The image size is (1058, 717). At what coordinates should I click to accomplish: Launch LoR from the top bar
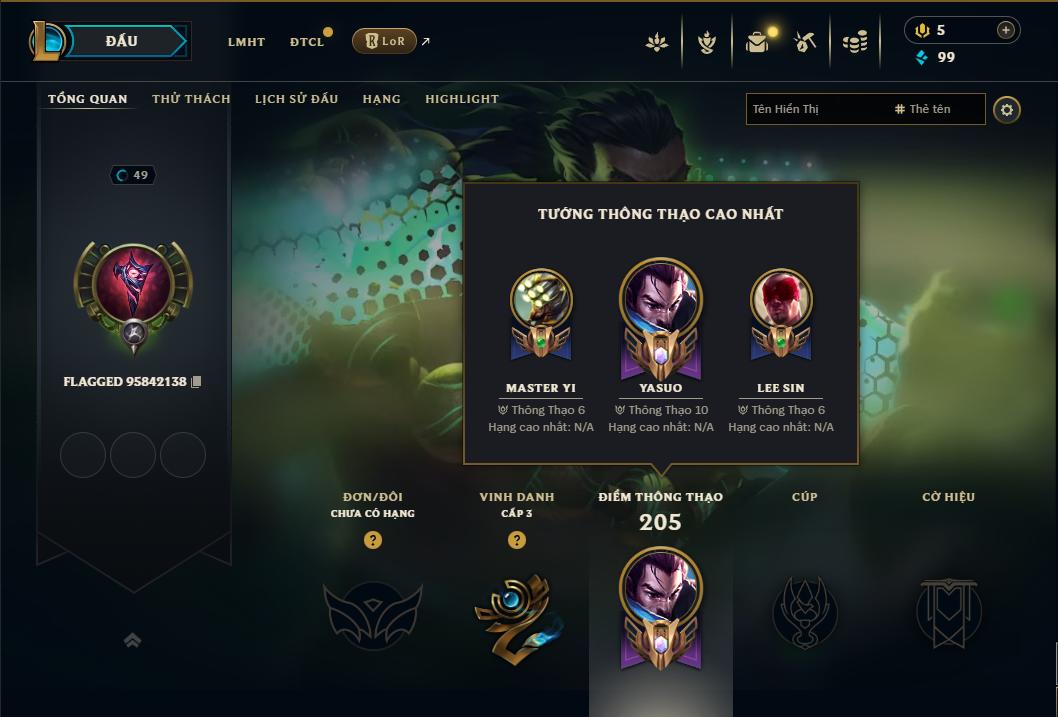(x=384, y=41)
